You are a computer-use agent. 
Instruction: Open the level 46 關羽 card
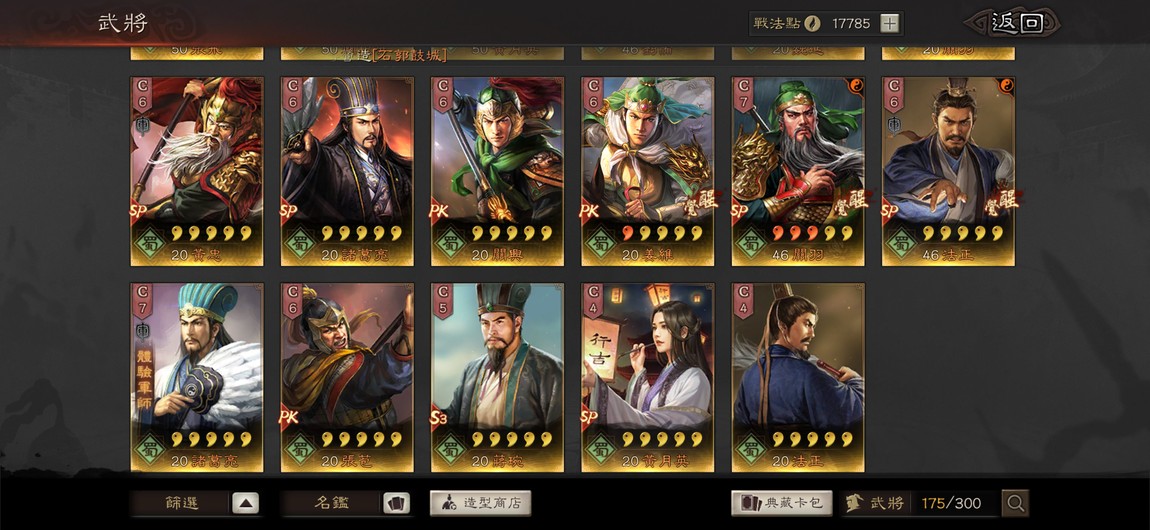[798, 170]
